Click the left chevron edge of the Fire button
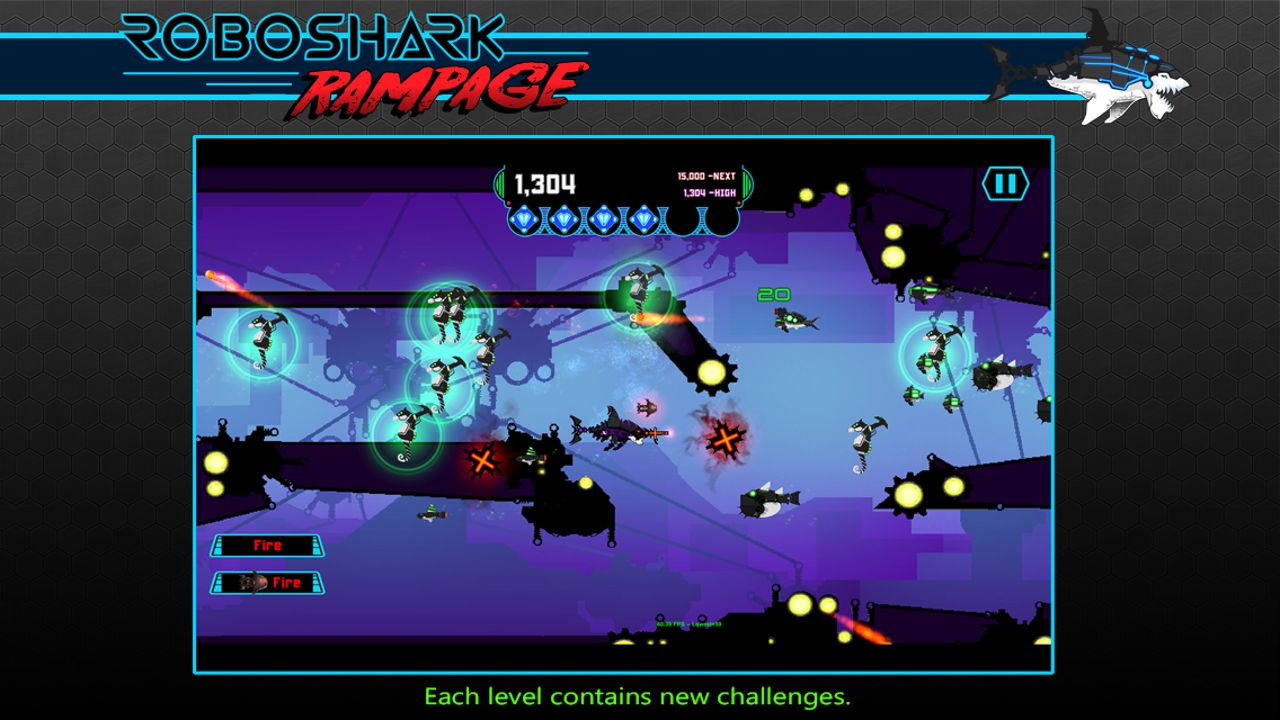This screenshot has height=720, width=1280. pos(218,545)
